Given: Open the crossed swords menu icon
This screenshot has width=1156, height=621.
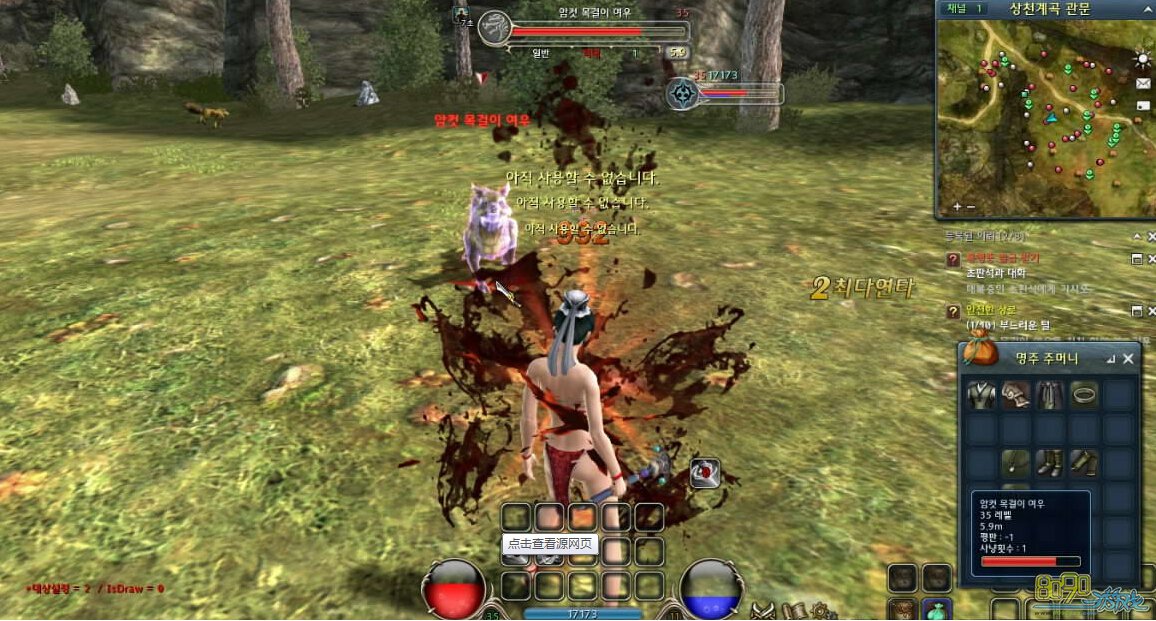Looking at the screenshot, I should click(x=765, y=609).
